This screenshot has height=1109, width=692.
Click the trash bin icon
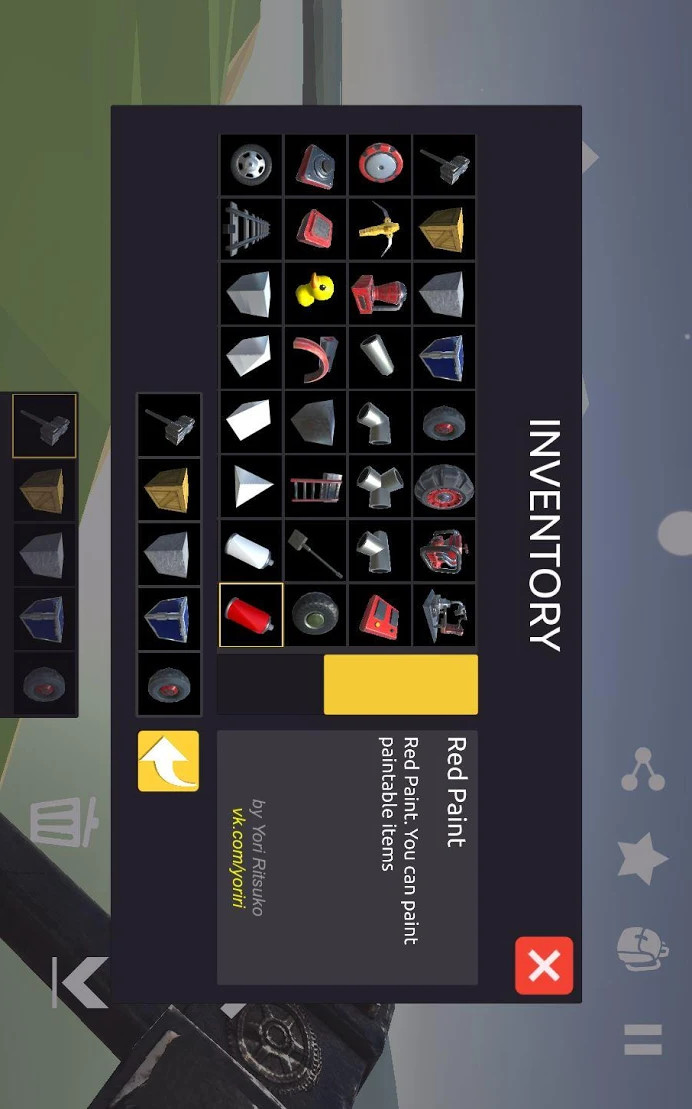64,822
